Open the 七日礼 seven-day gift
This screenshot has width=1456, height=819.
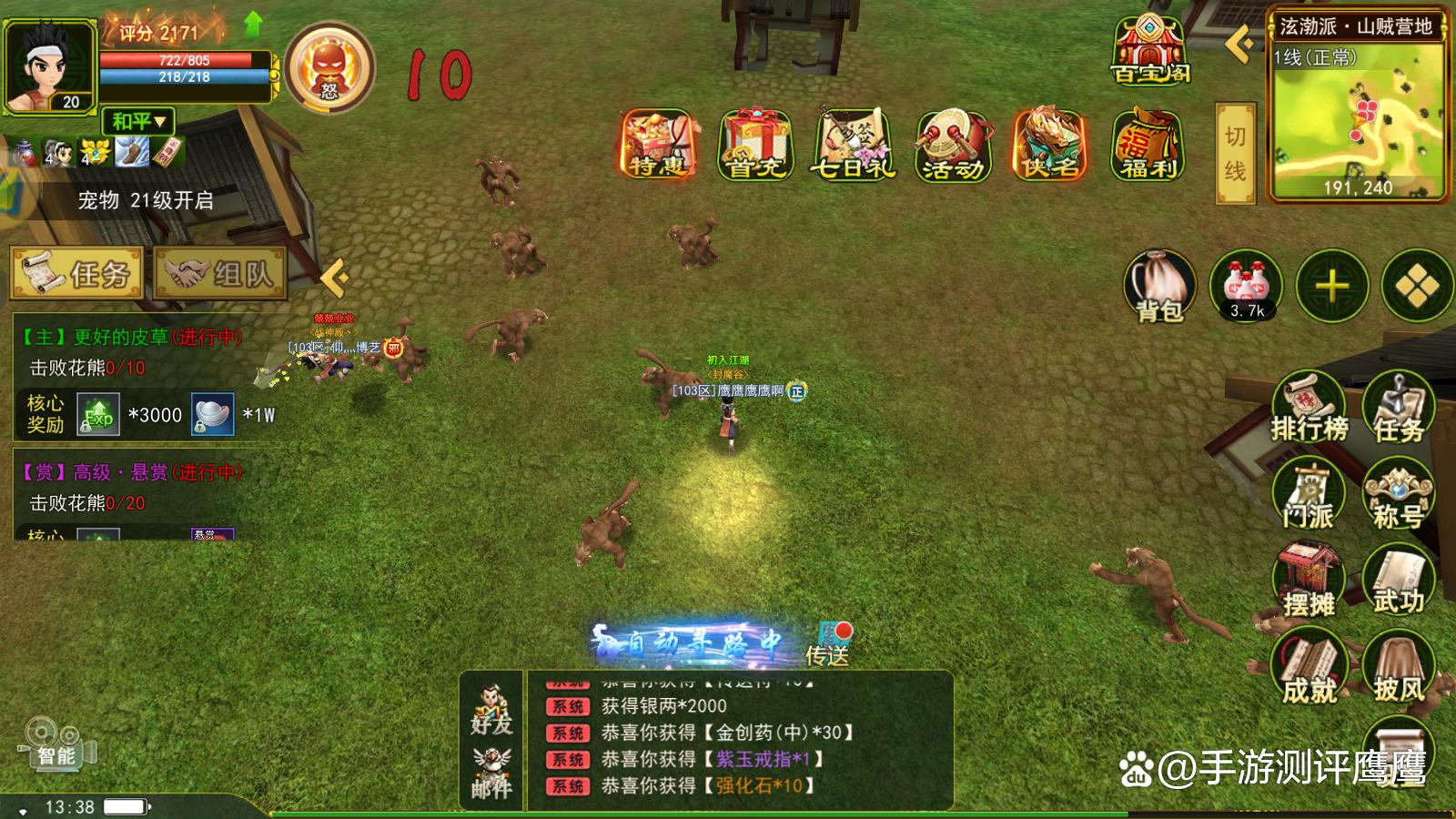(x=854, y=144)
